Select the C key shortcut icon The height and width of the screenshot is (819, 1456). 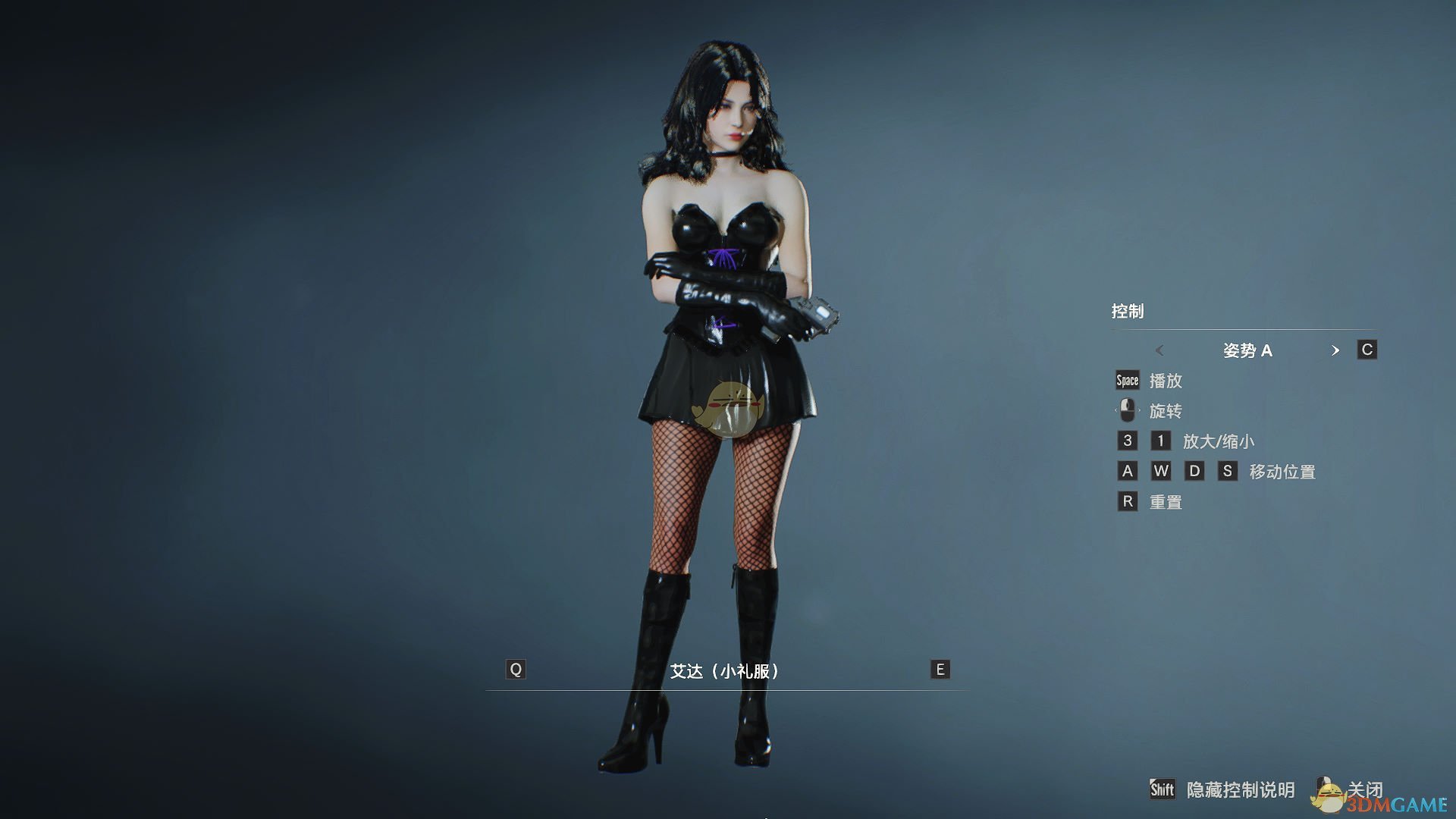1368,350
